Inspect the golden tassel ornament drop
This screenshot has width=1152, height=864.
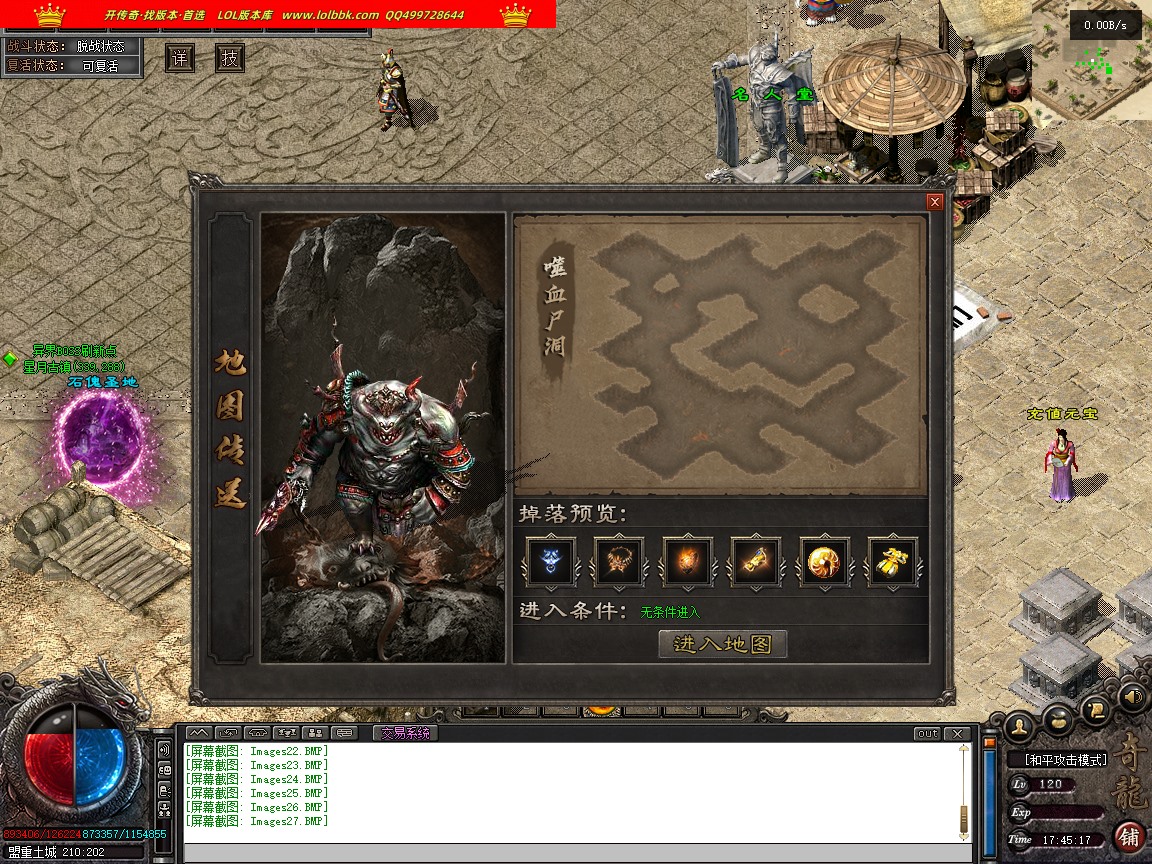pos(892,562)
